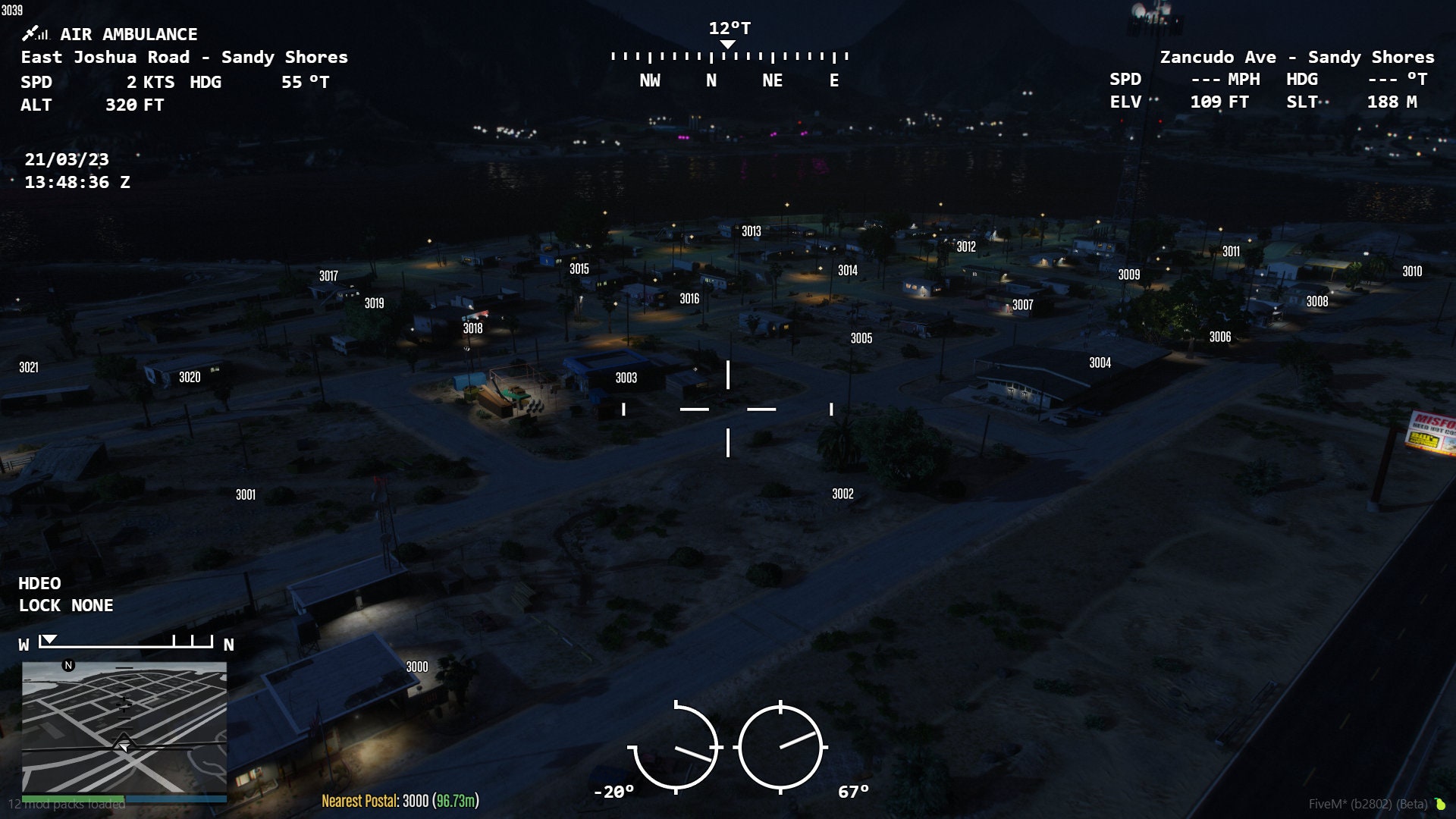Screen dimensions: 1456x819
Task: Open the nearest postal 3000 indicator
Action: pos(400,799)
